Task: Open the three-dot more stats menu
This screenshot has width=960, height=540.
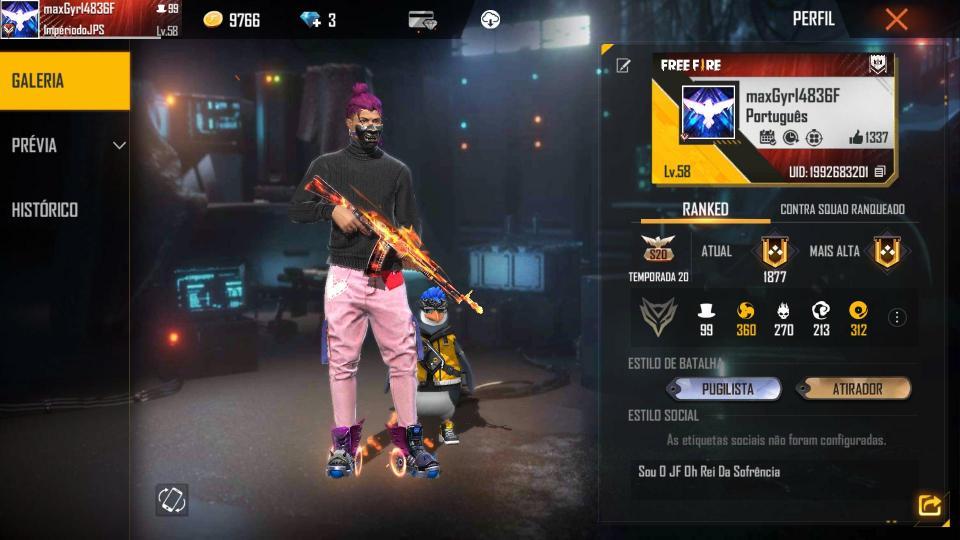Action: (897, 318)
